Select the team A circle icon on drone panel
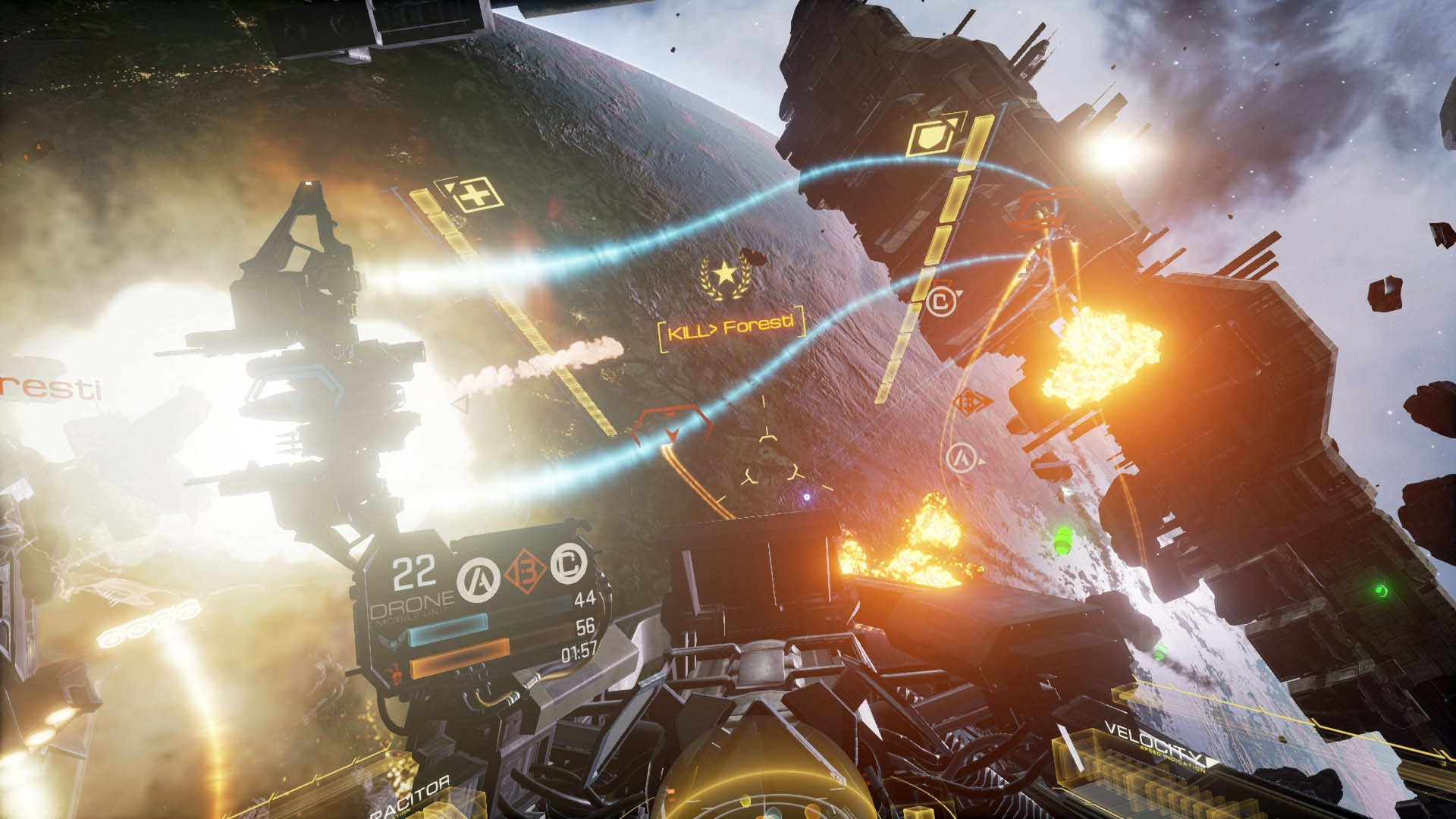This screenshot has width=1456, height=819. (x=479, y=575)
